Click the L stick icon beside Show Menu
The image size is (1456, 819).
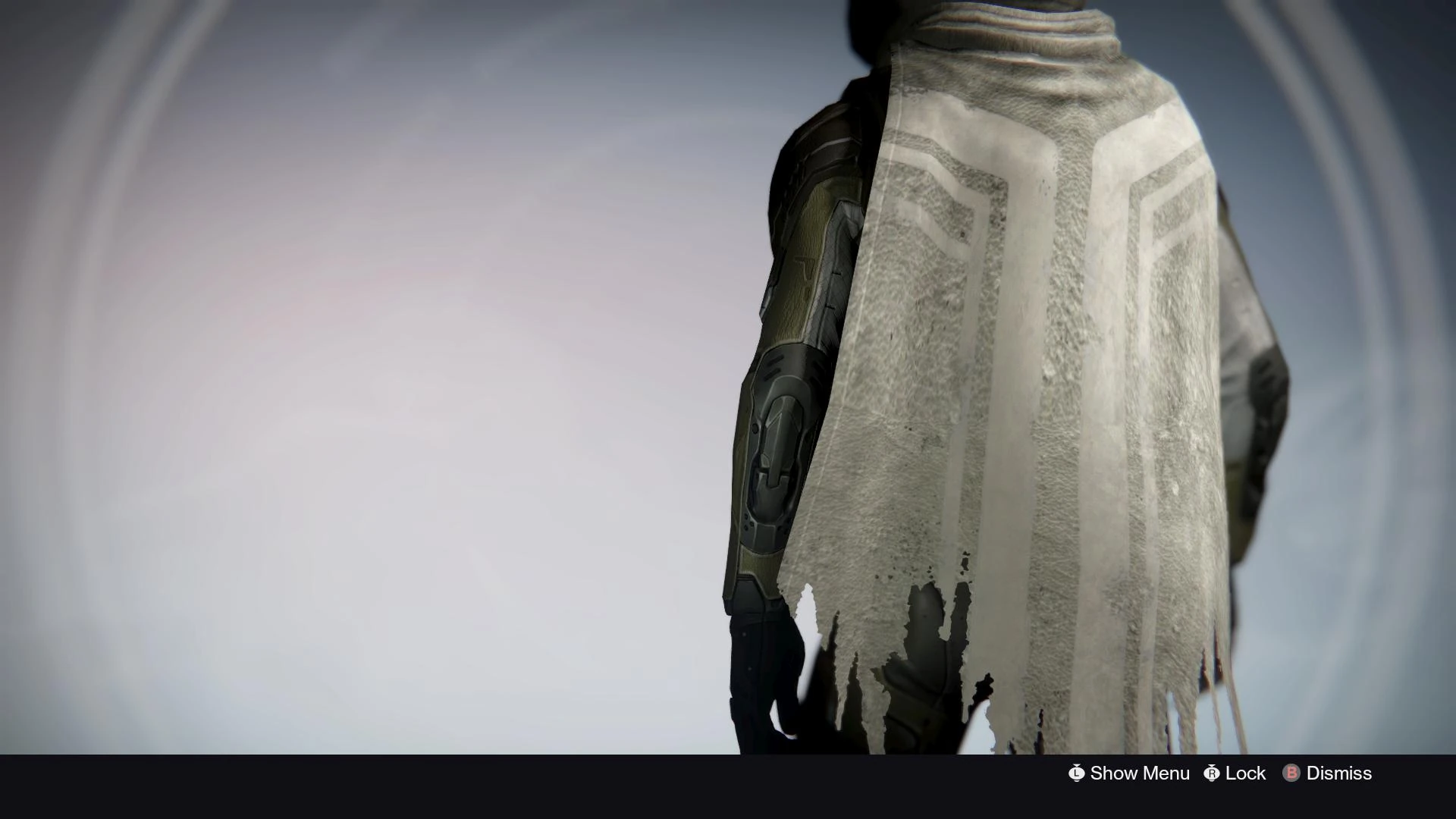pyautogui.click(x=1077, y=773)
